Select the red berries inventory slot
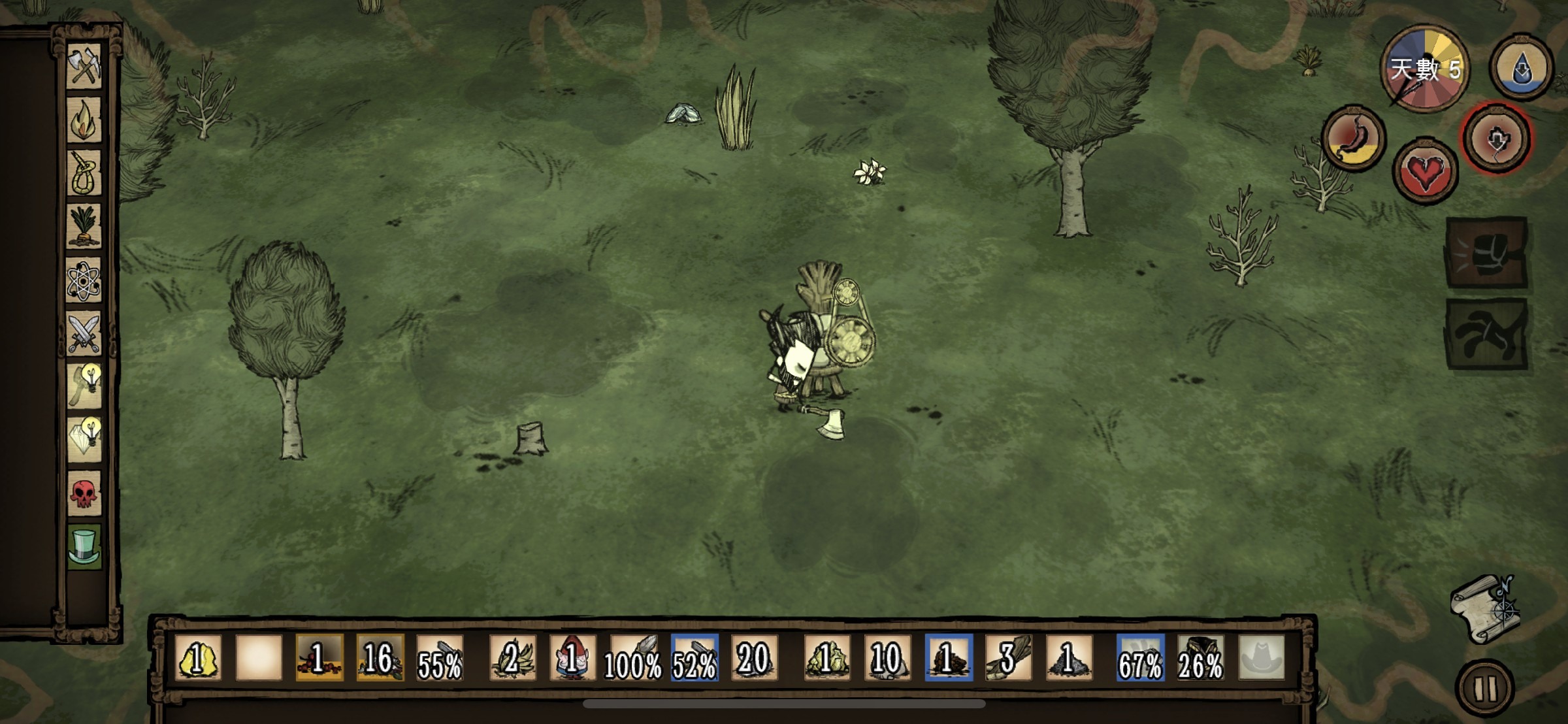The height and width of the screenshot is (724, 1568). (x=319, y=657)
